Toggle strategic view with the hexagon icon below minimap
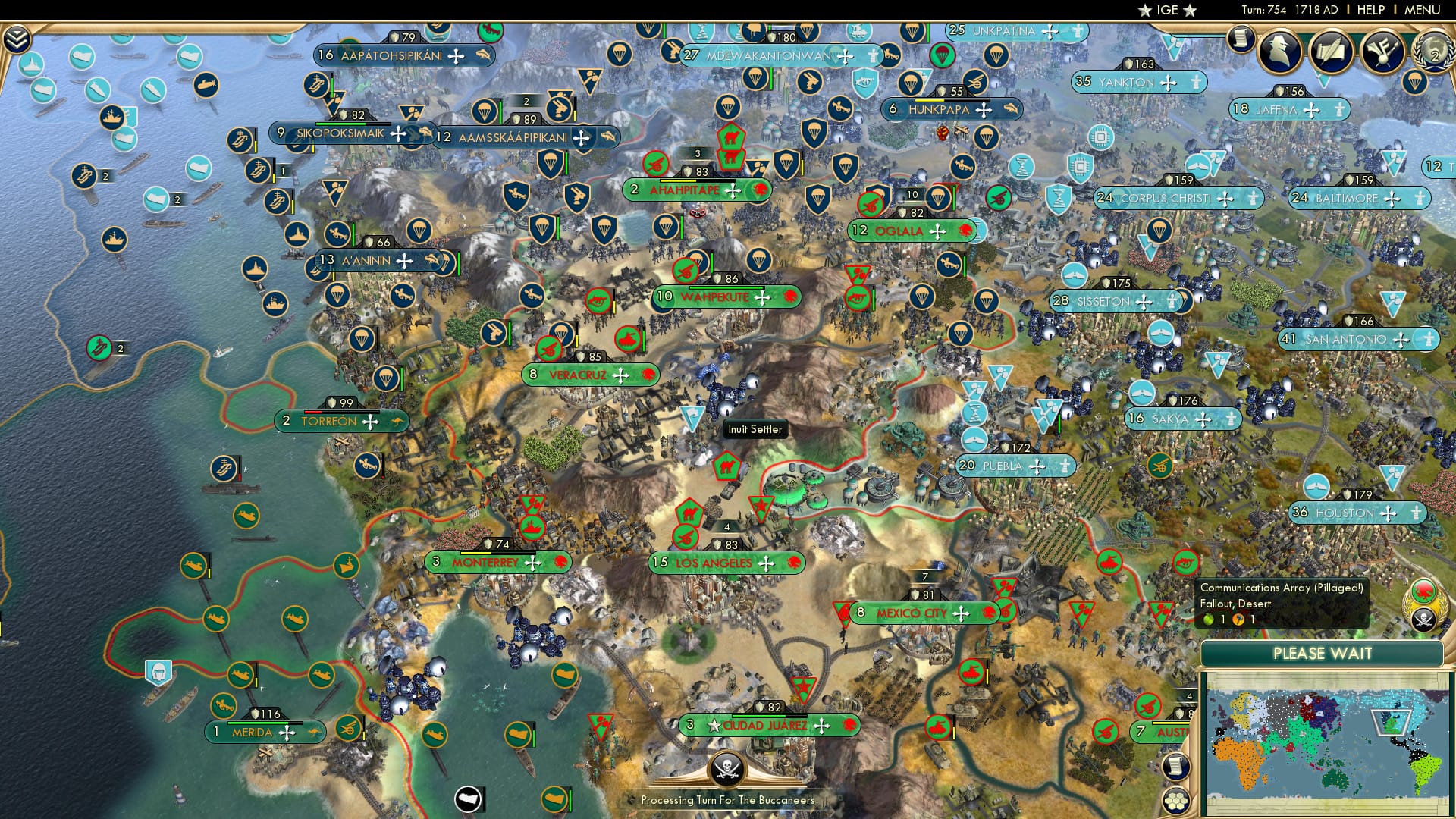Screen dimensions: 1456x819 [x=1176, y=801]
